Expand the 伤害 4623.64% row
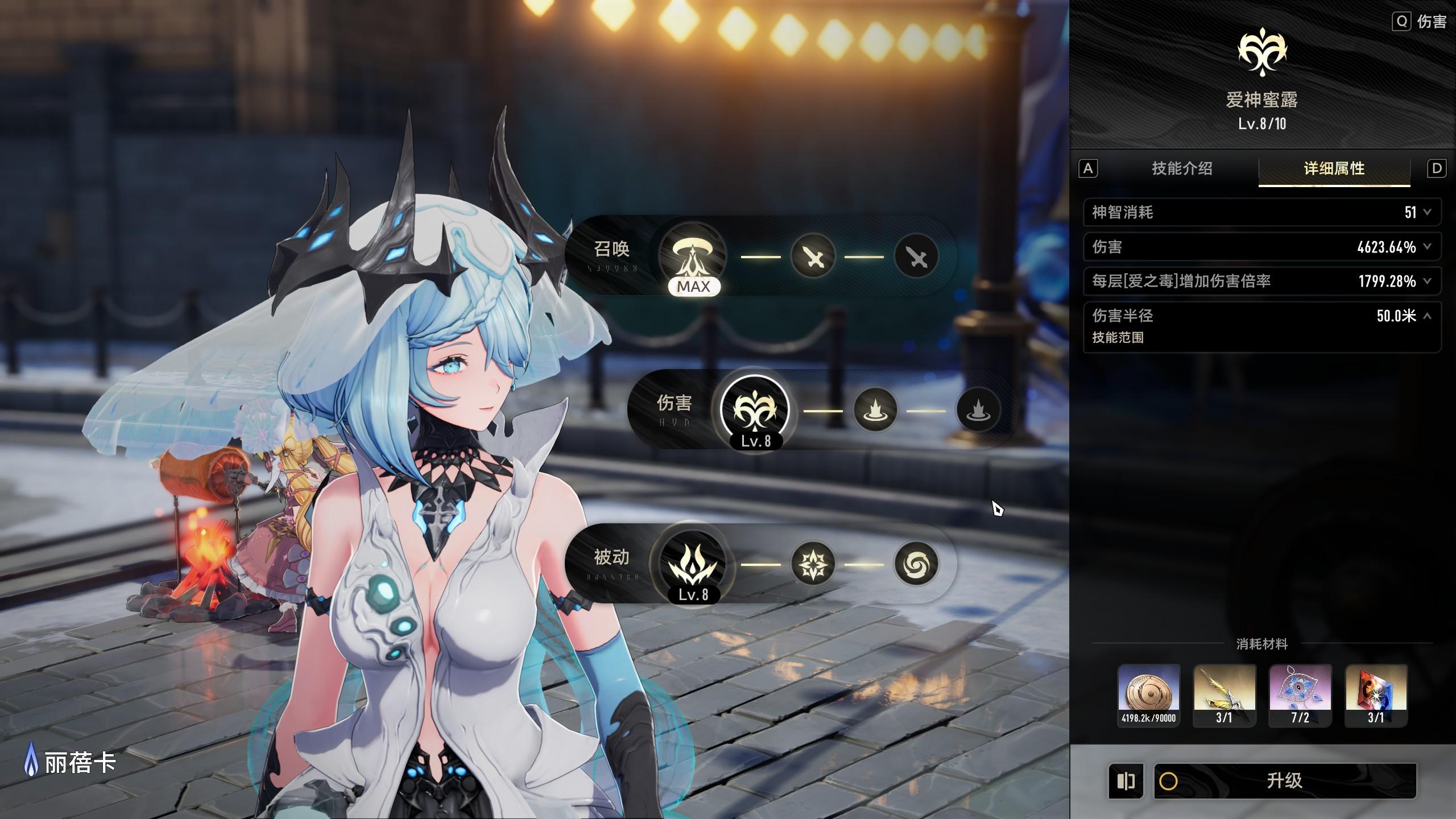 coord(1427,247)
